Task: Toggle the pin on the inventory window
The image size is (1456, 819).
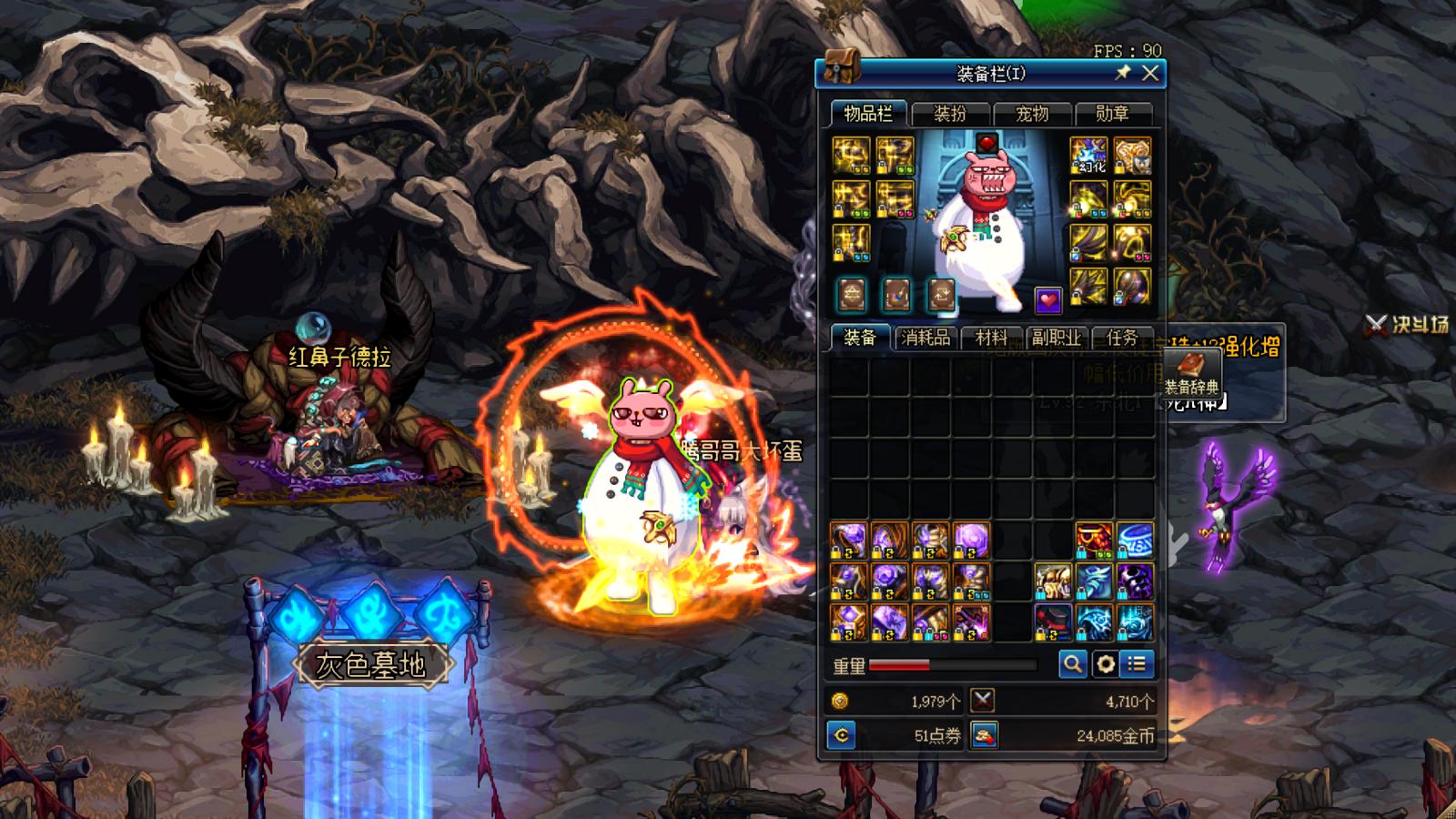Action: [x=1124, y=73]
